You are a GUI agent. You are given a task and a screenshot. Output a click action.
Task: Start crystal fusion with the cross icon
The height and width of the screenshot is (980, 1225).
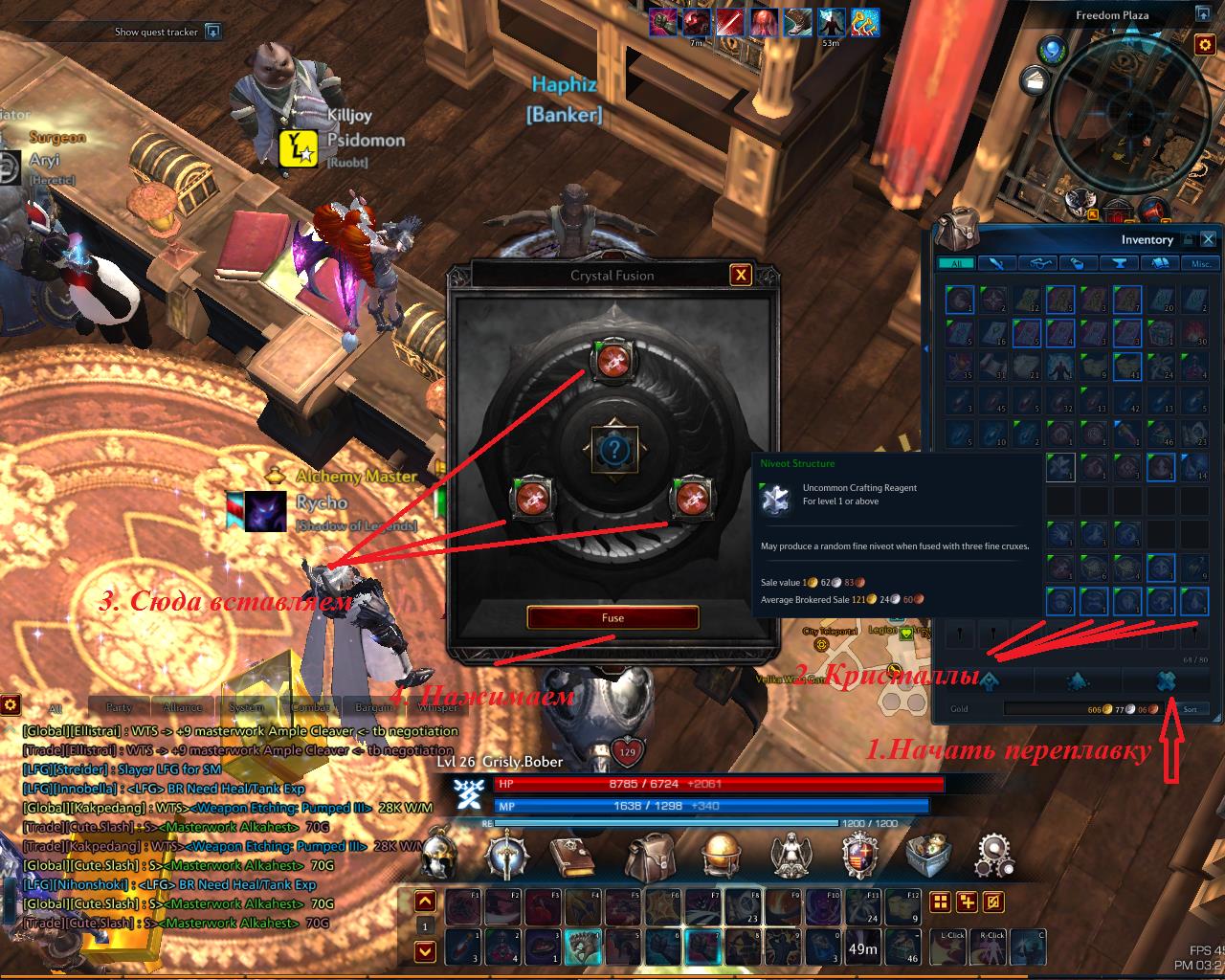coord(1165,680)
